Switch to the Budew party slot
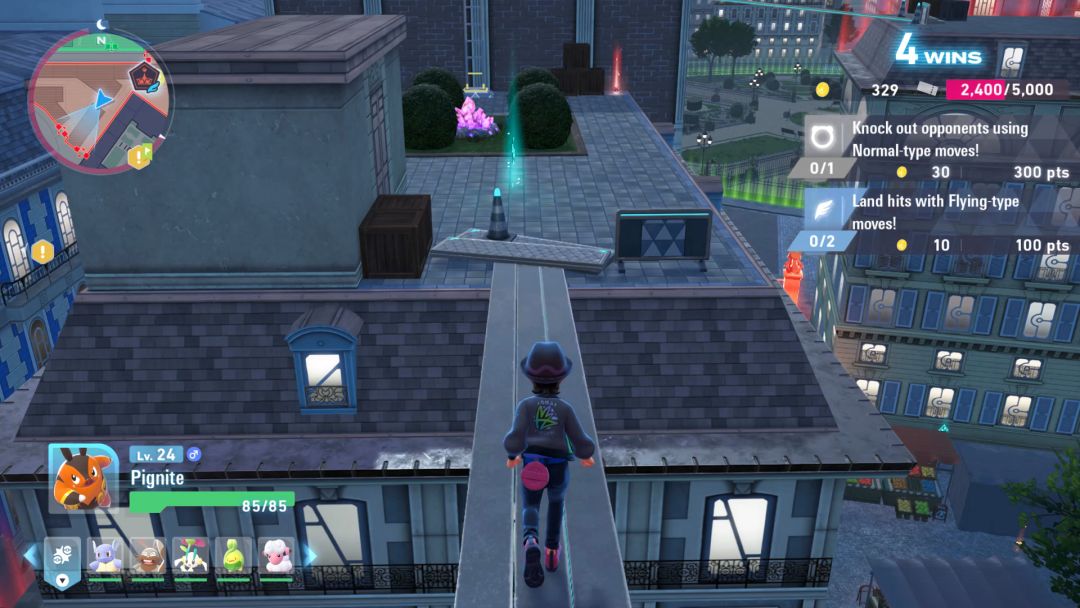 (233, 555)
